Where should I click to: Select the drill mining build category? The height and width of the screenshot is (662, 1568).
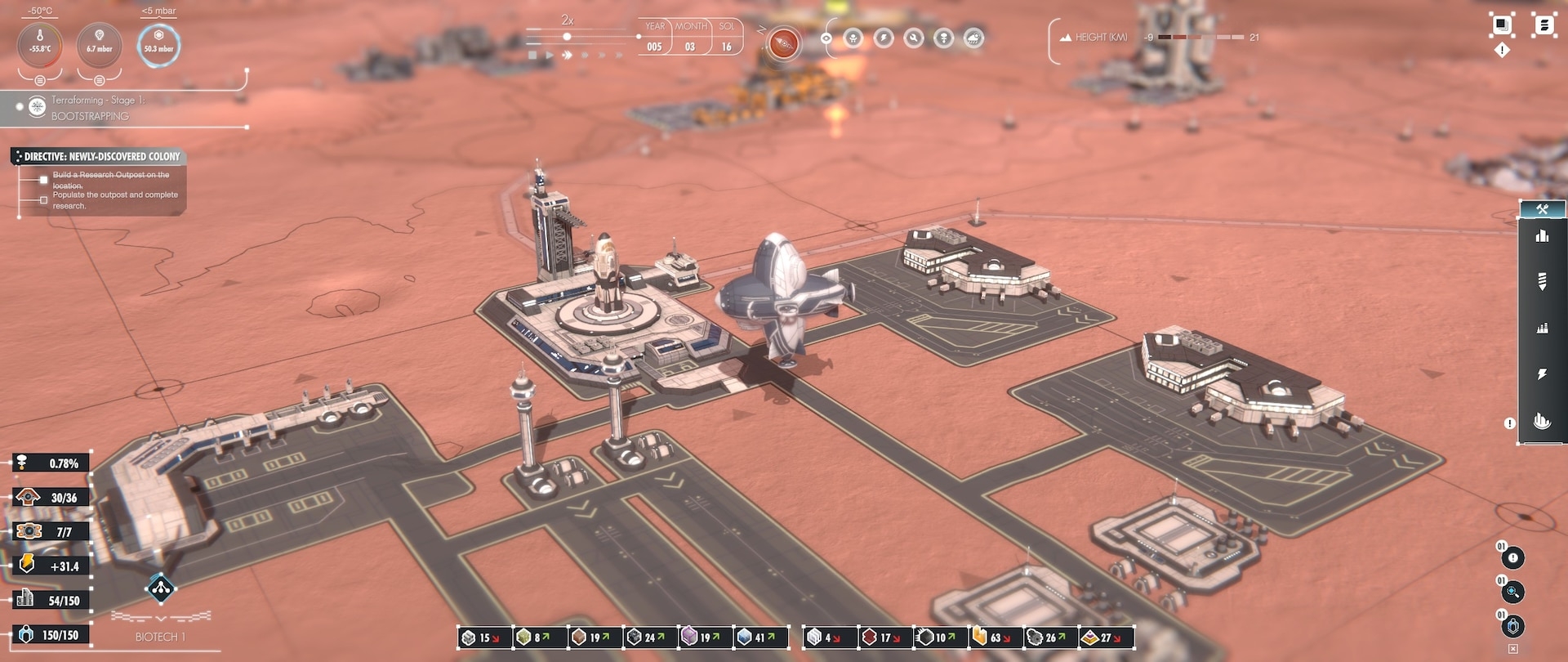point(1542,281)
